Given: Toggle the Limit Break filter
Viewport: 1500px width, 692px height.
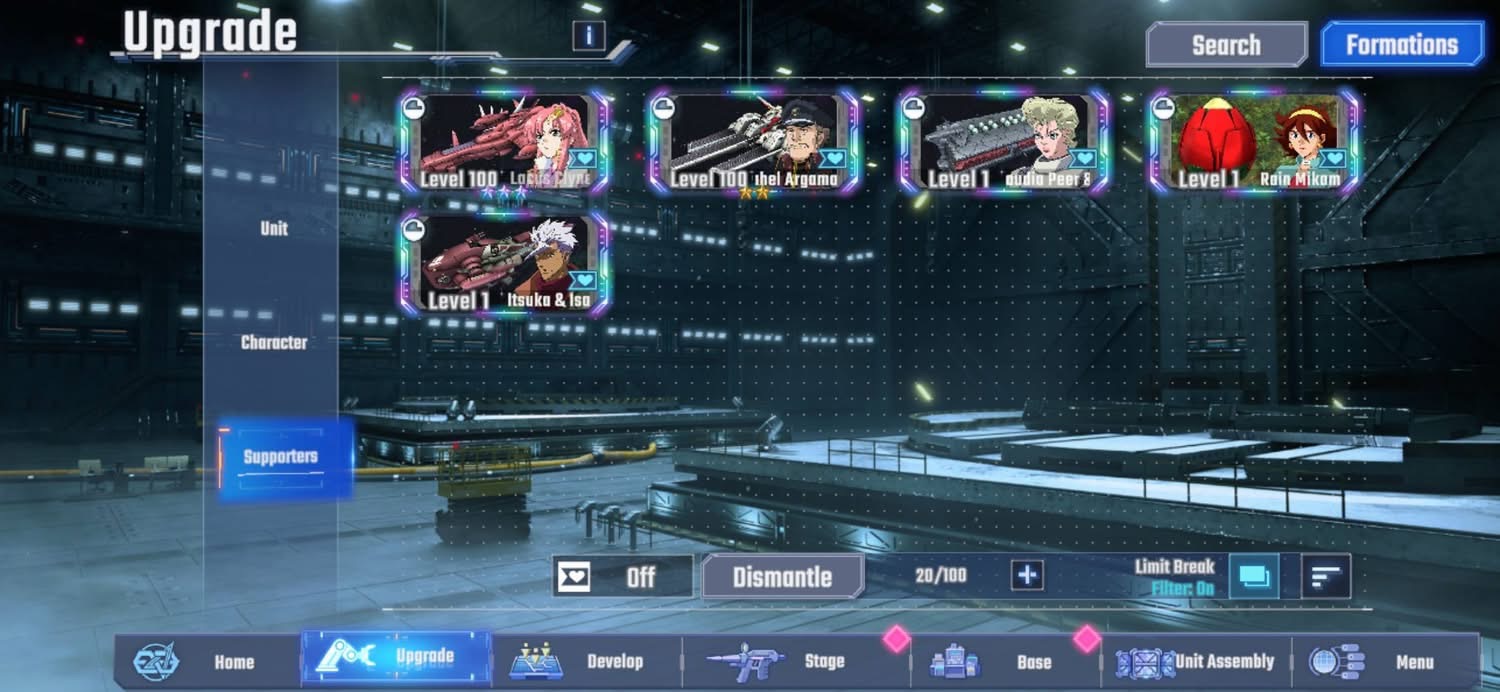Looking at the screenshot, I should point(1253,577).
